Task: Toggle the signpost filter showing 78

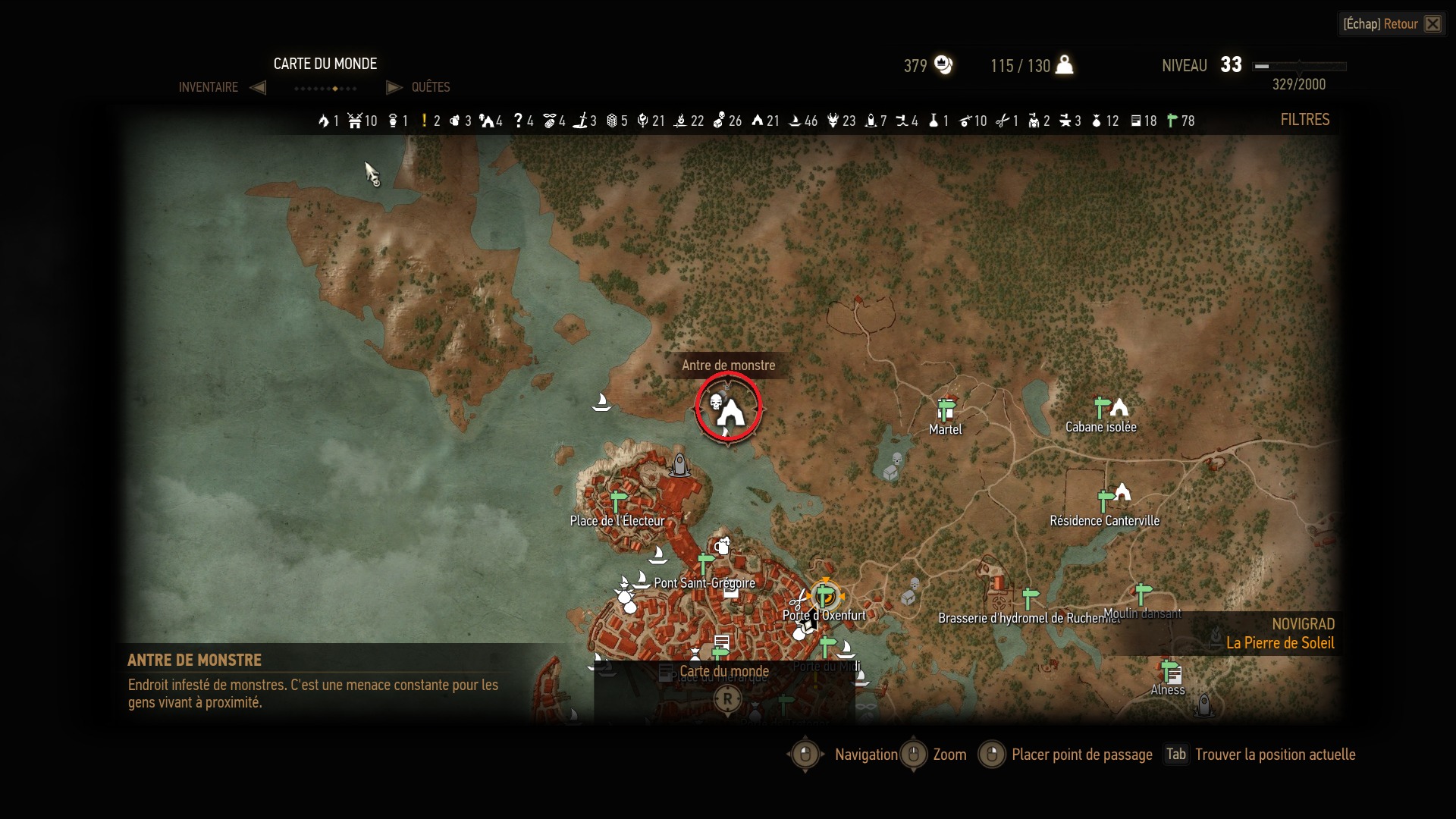Action: (1180, 121)
